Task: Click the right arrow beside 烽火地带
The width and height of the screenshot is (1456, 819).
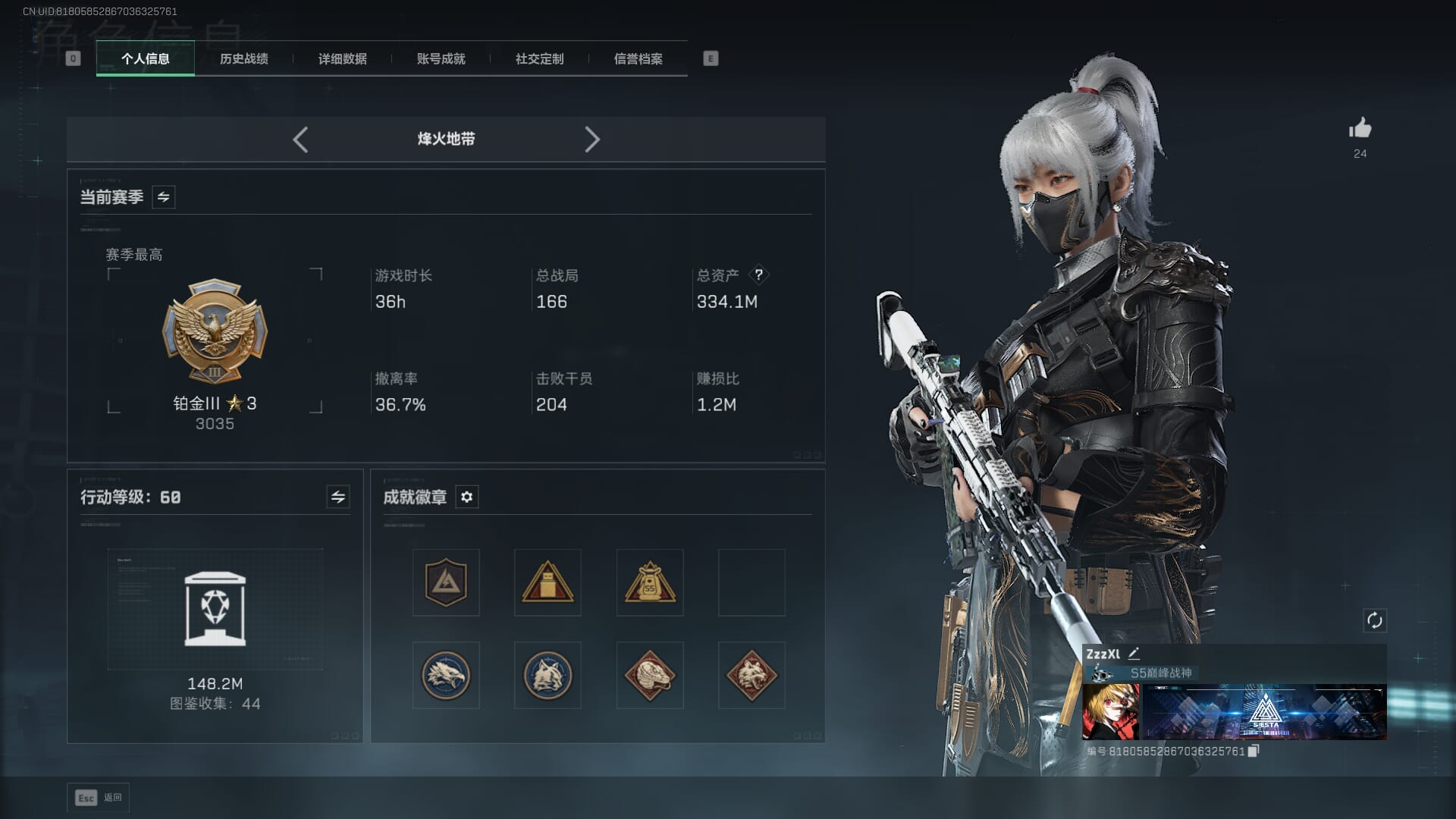Action: [x=592, y=140]
